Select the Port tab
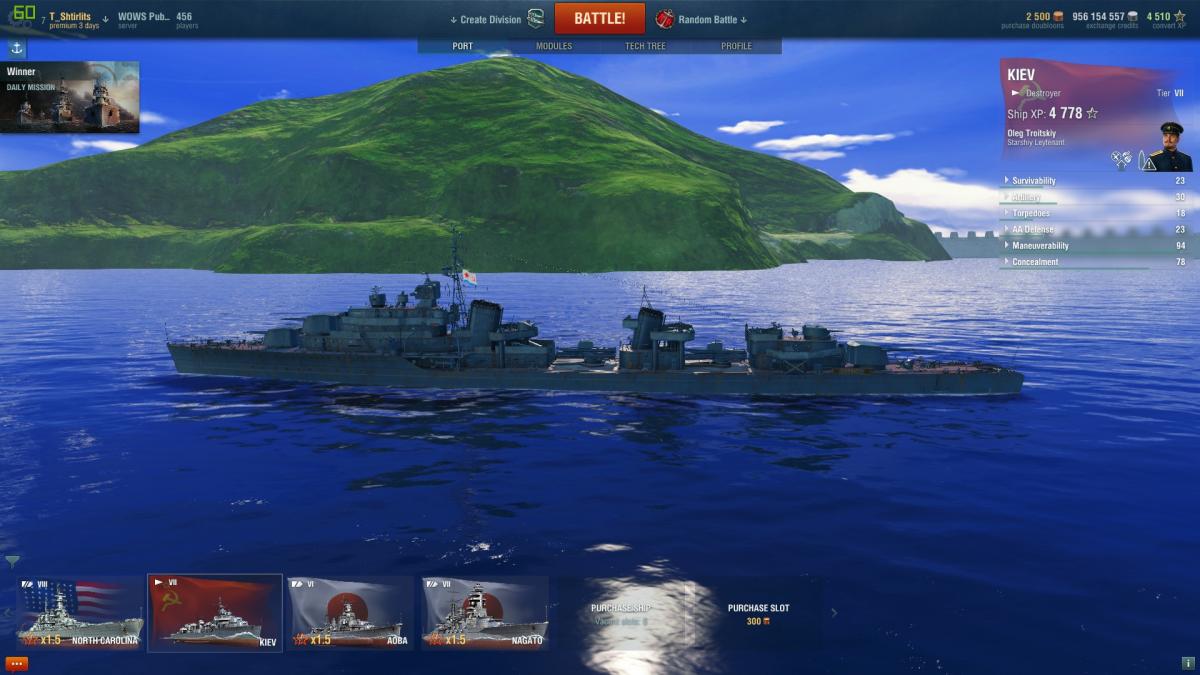This screenshot has height=675, width=1200. tap(463, 46)
